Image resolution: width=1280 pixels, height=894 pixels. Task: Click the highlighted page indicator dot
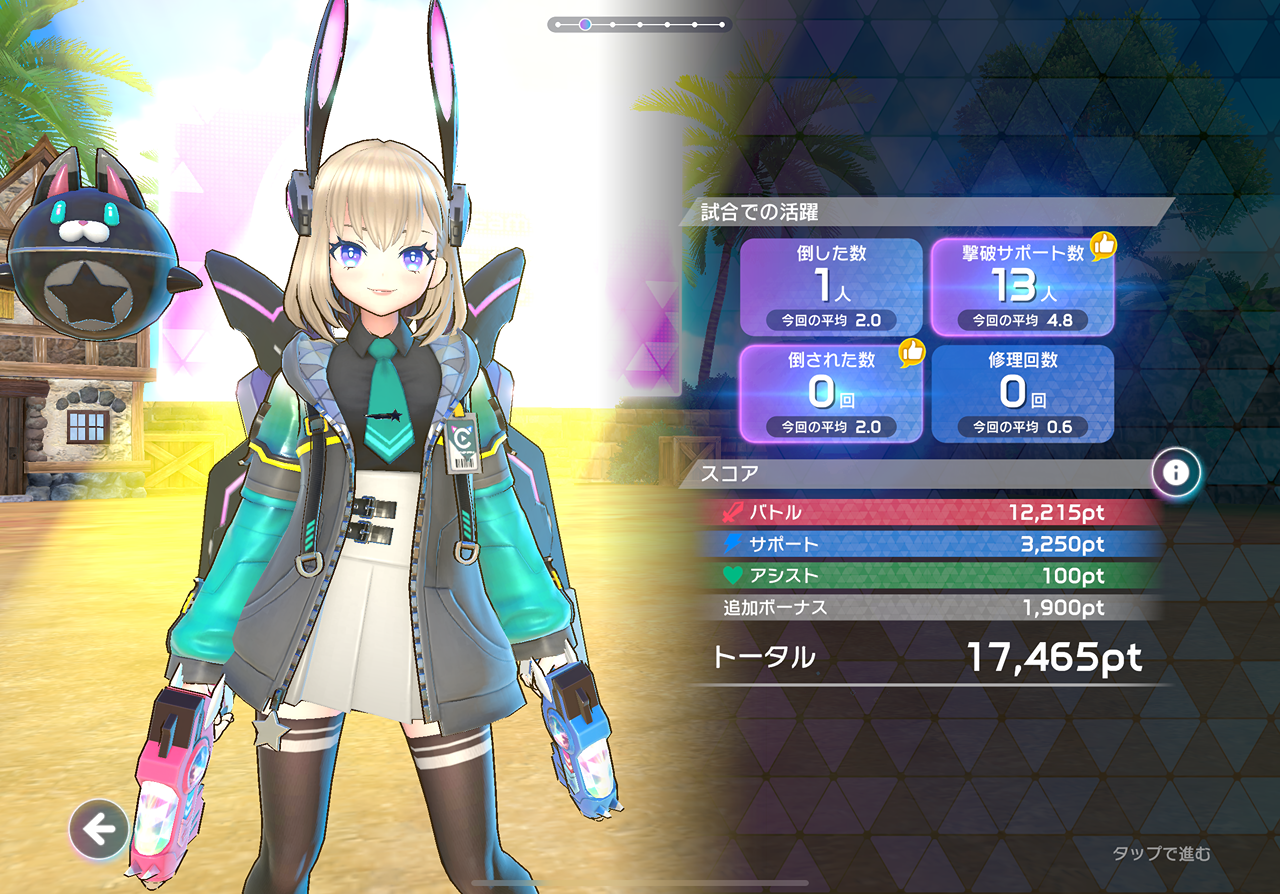(585, 24)
